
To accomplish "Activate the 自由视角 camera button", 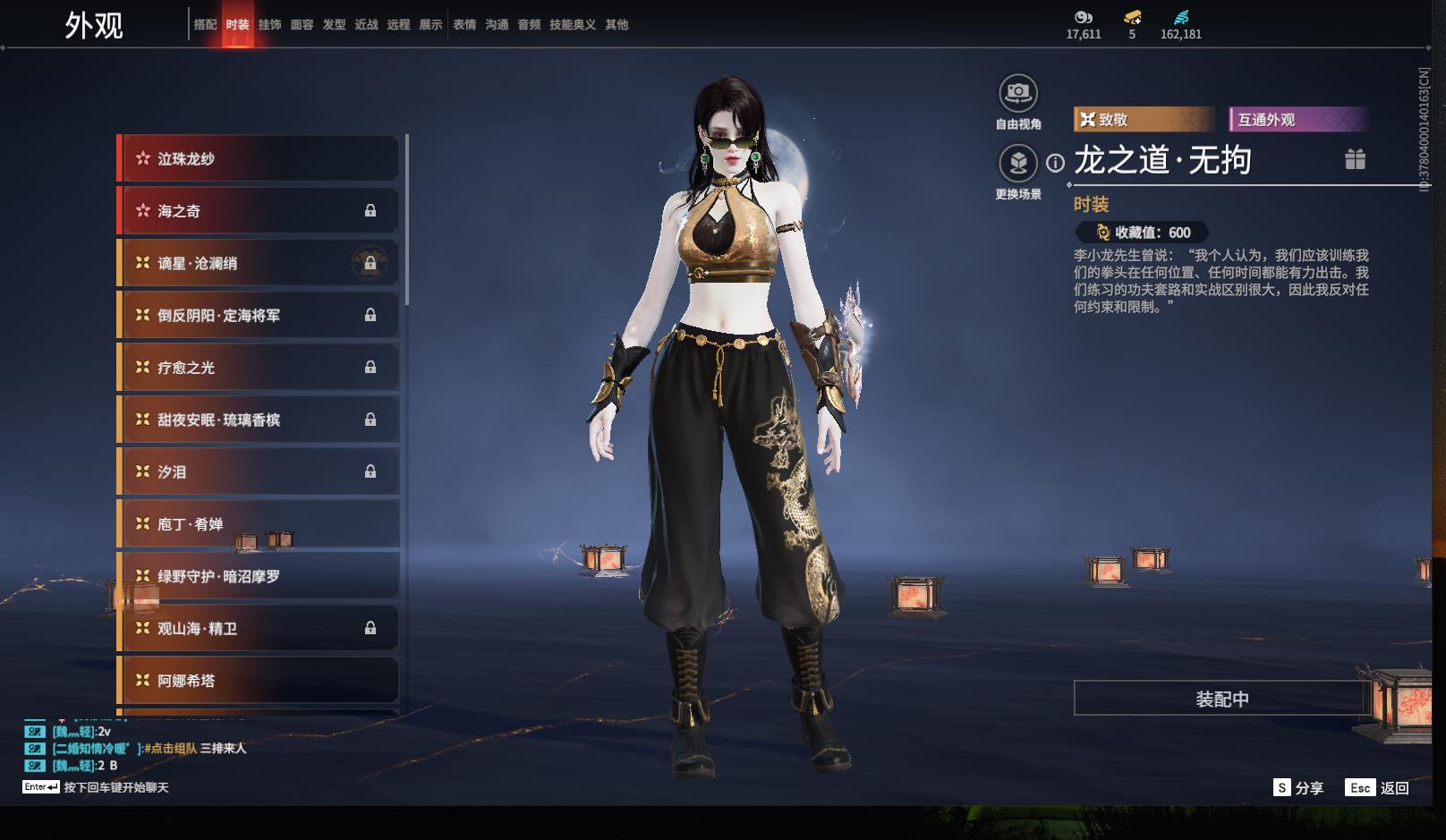I will (x=1018, y=93).
